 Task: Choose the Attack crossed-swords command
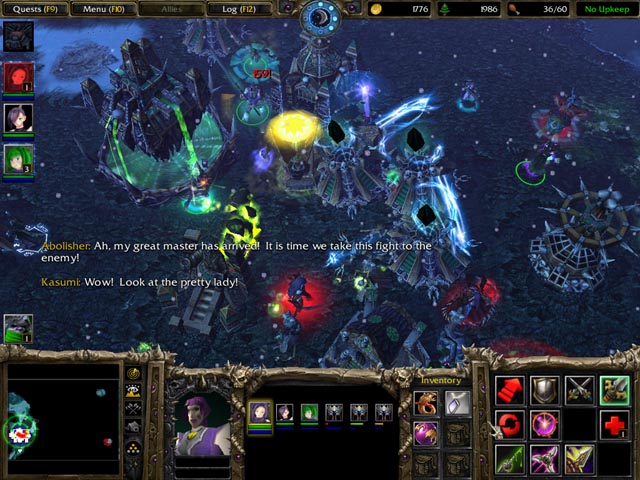pyautogui.click(x=579, y=390)
